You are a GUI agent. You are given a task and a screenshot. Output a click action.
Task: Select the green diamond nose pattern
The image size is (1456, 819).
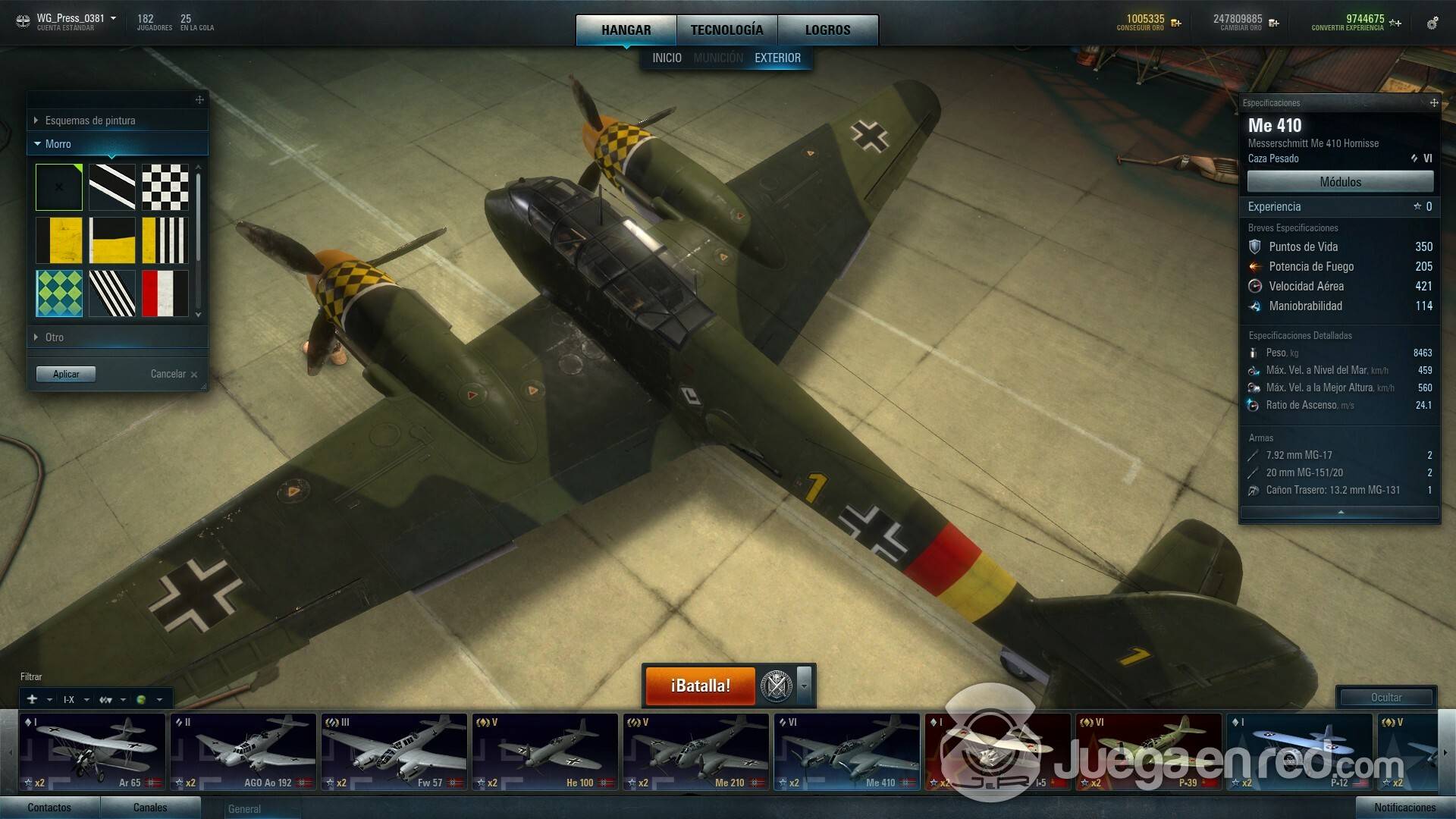click(59, 293)
